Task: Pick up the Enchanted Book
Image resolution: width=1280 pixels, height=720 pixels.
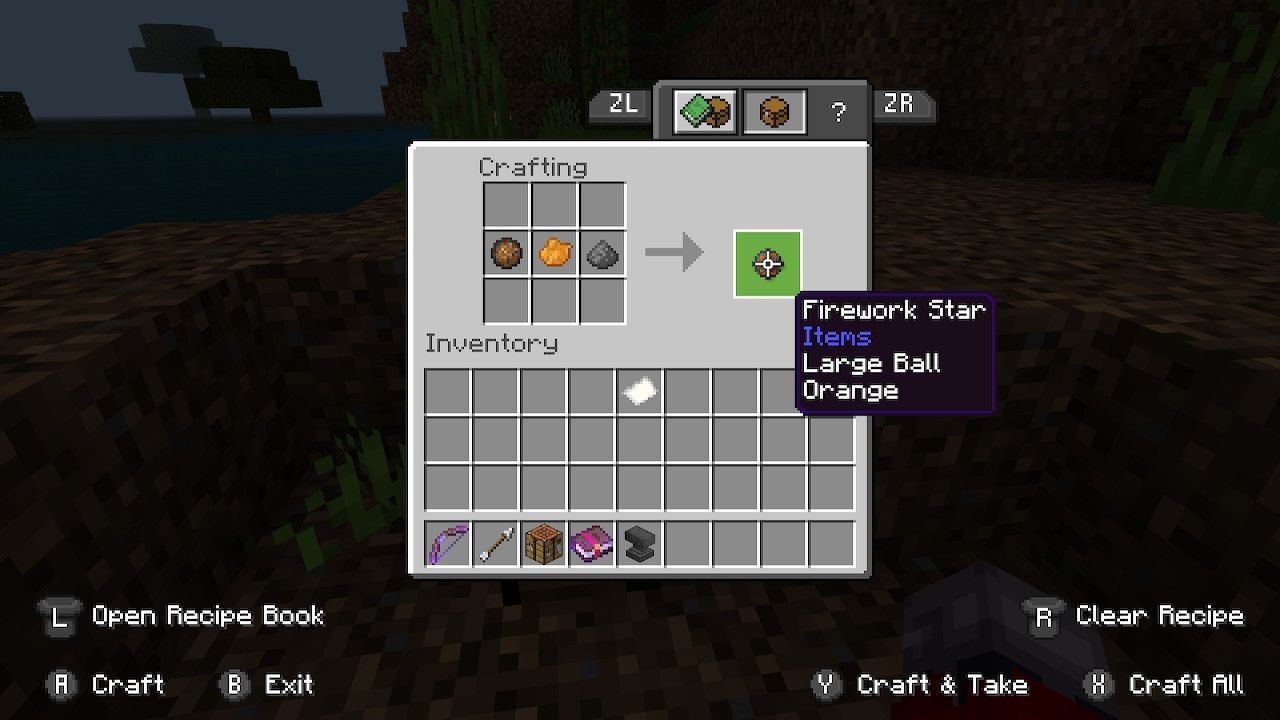Action: (590, 543)
